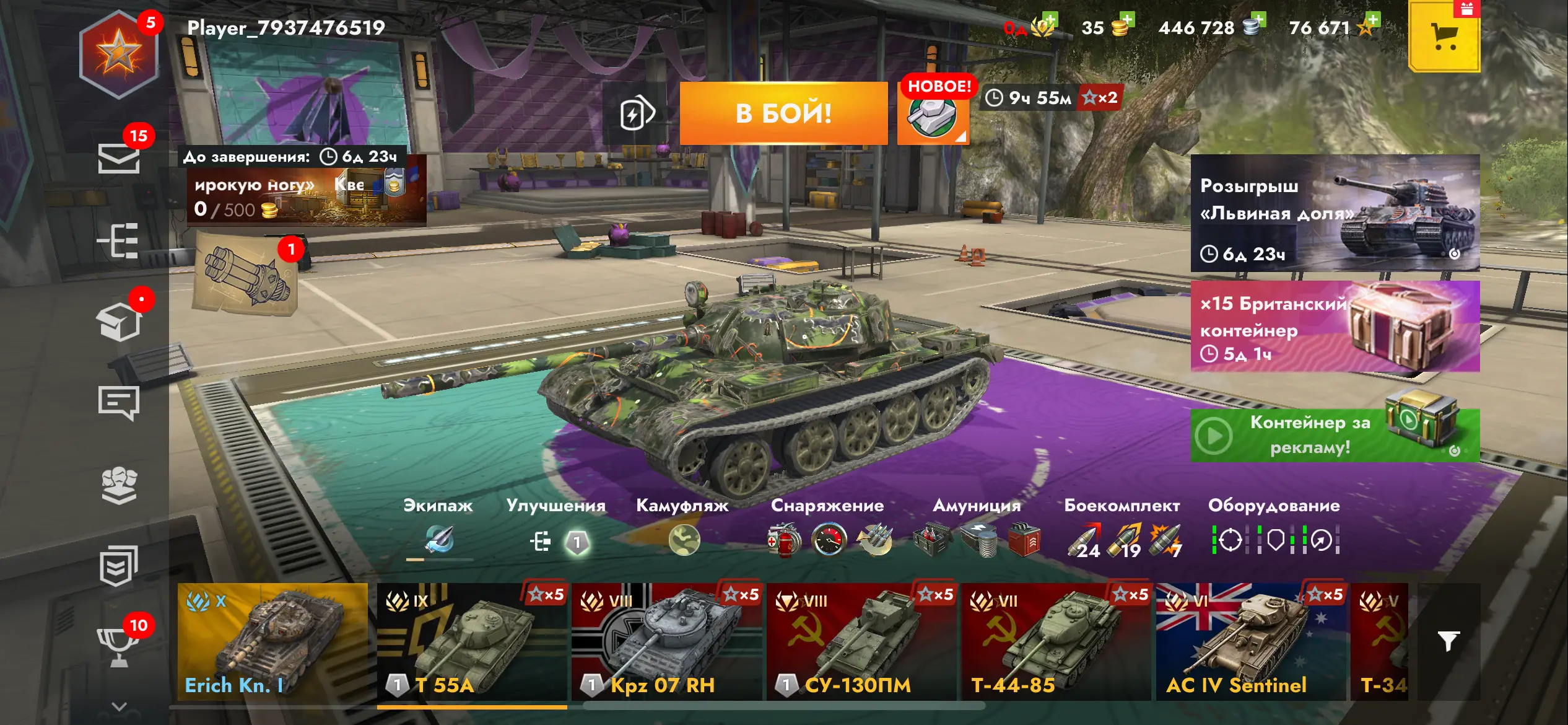Select the AC IV Sentinel tank
Screen dimensions: 1568x725
pyautogui.click(x=1250, y=642)
